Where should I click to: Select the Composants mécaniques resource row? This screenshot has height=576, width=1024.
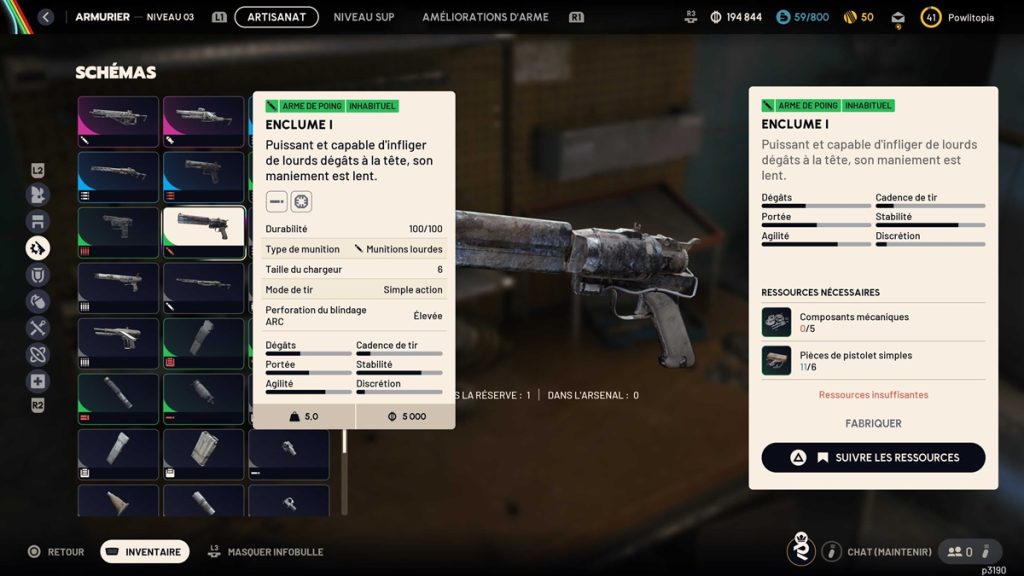(x=873, y=322)
